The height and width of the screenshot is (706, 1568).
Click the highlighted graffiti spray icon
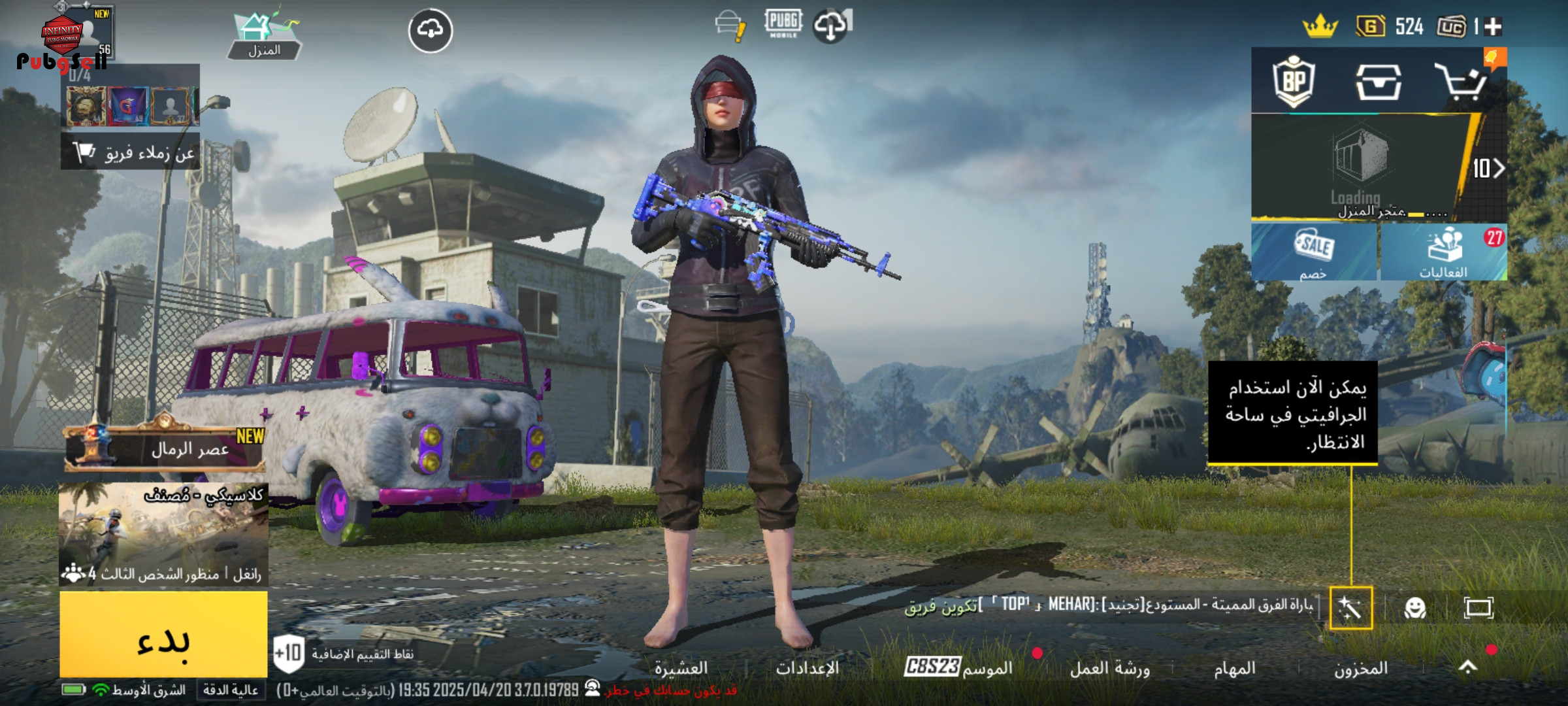(1350, 608)
